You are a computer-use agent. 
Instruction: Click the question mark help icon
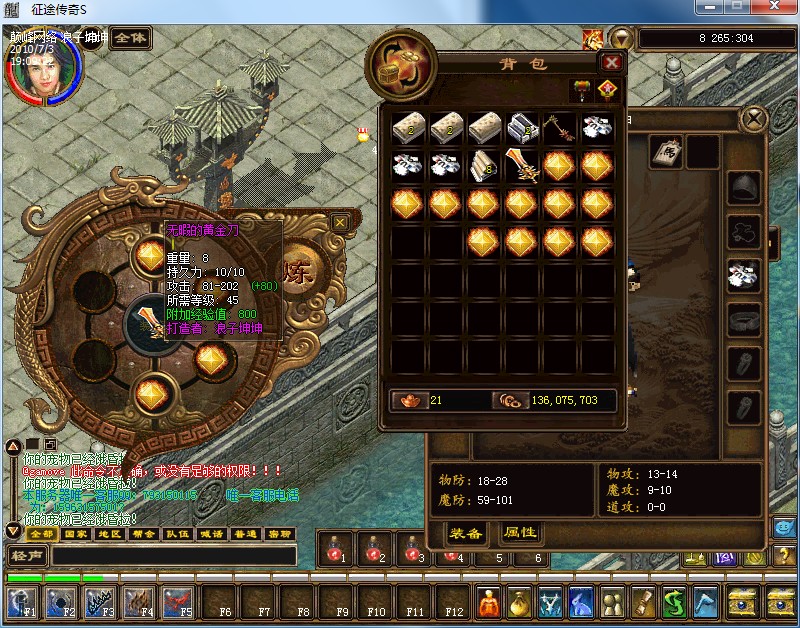(783, 556)
